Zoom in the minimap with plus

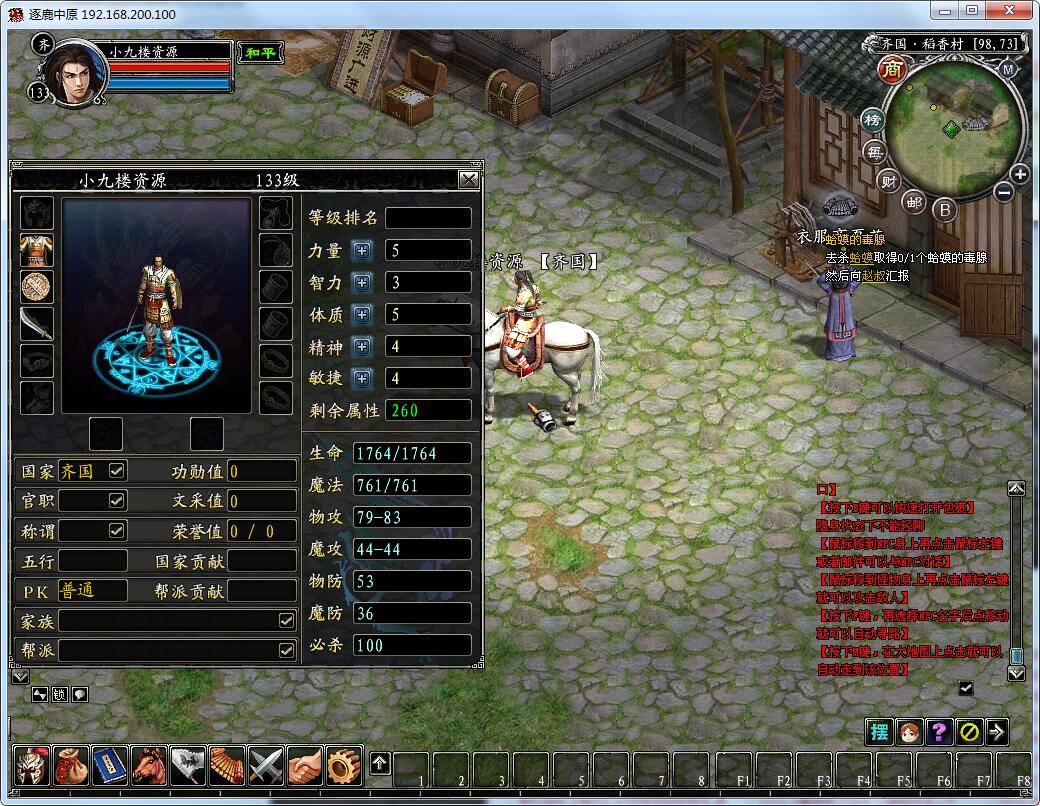pyautogui.click(x=1019, y=174)
